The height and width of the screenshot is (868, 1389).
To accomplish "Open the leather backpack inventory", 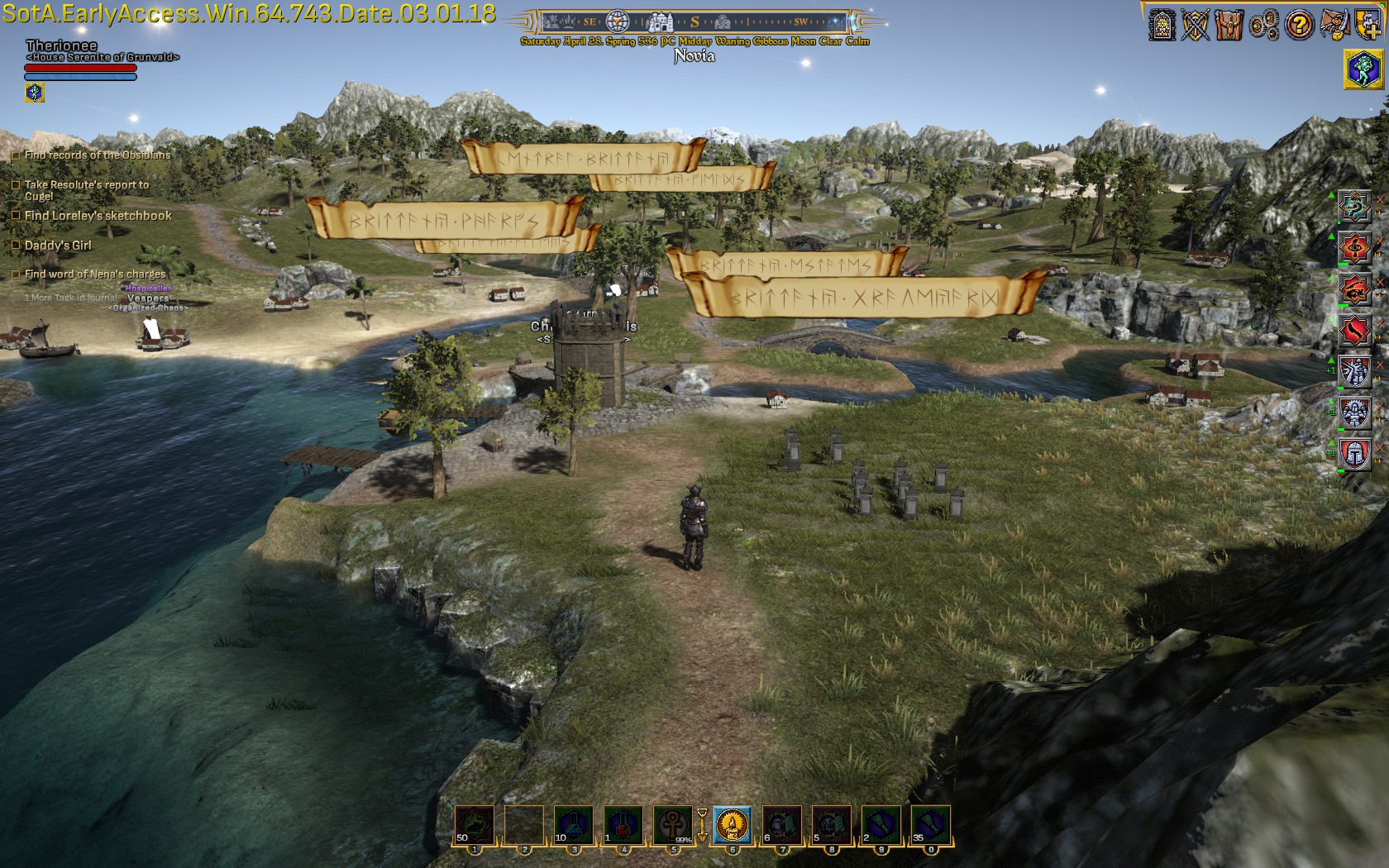I will 1229,25.
